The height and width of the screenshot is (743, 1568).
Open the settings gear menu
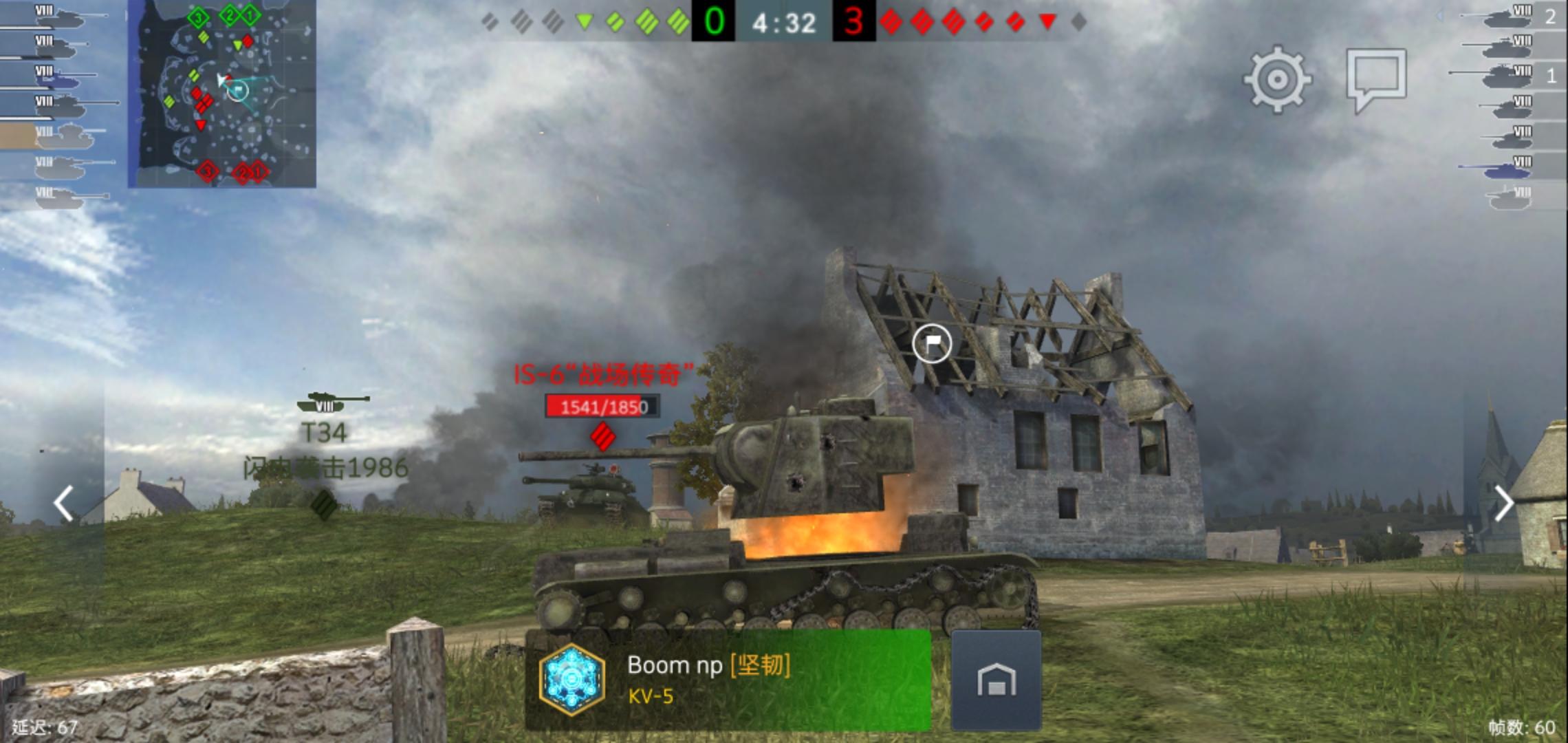tap(1277, 80)
